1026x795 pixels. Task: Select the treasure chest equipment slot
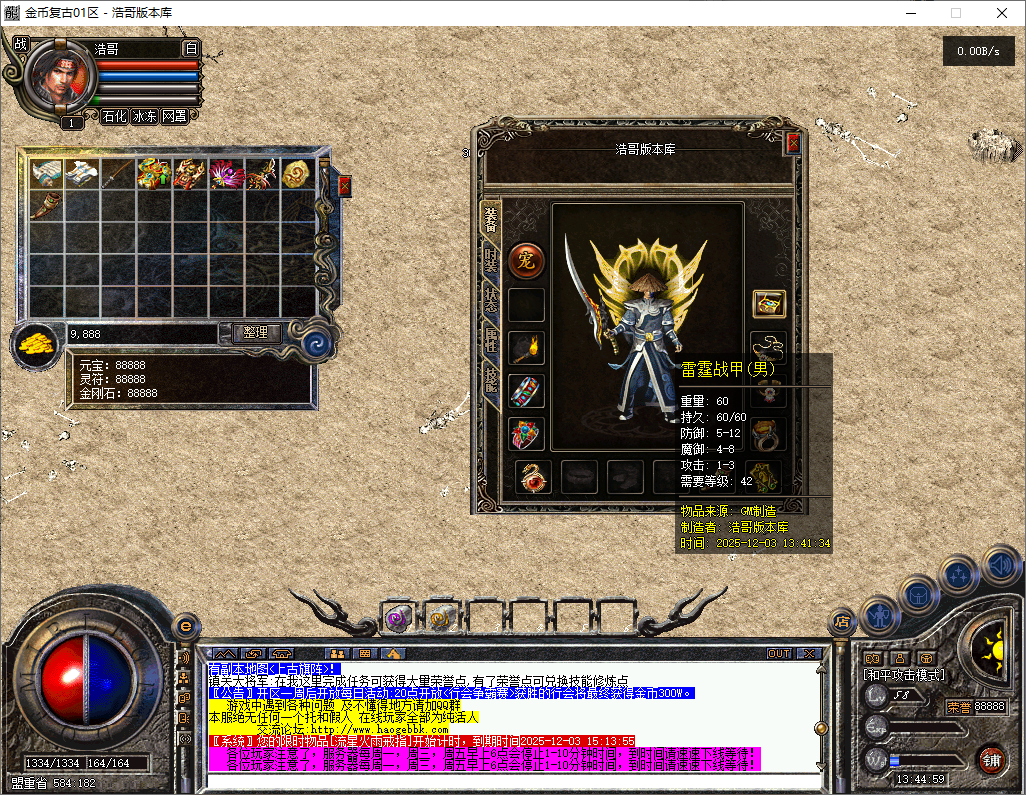click(x=768, y=304)
